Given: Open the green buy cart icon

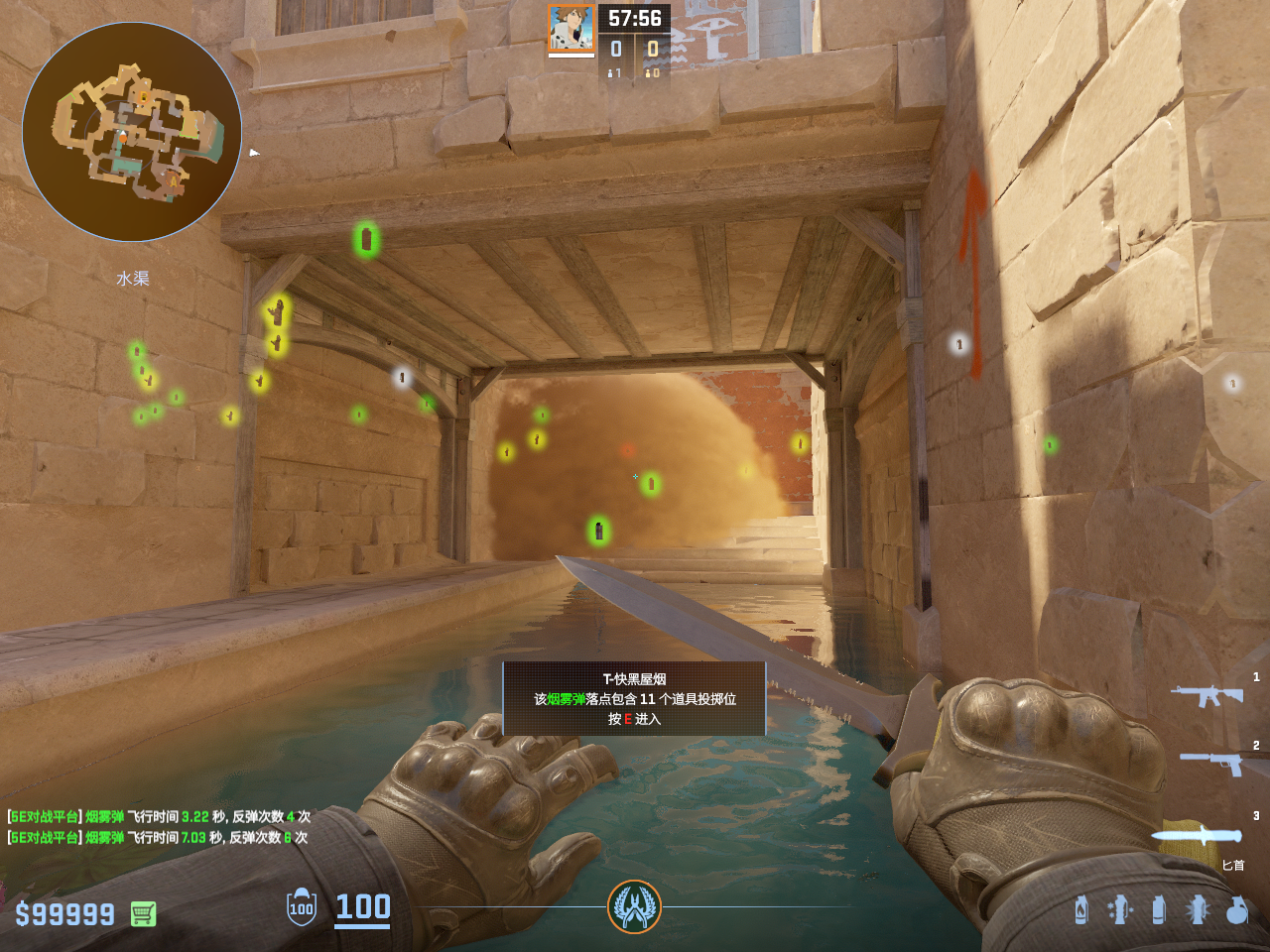Looking at the screenshot, I should [x=143, y=913].
